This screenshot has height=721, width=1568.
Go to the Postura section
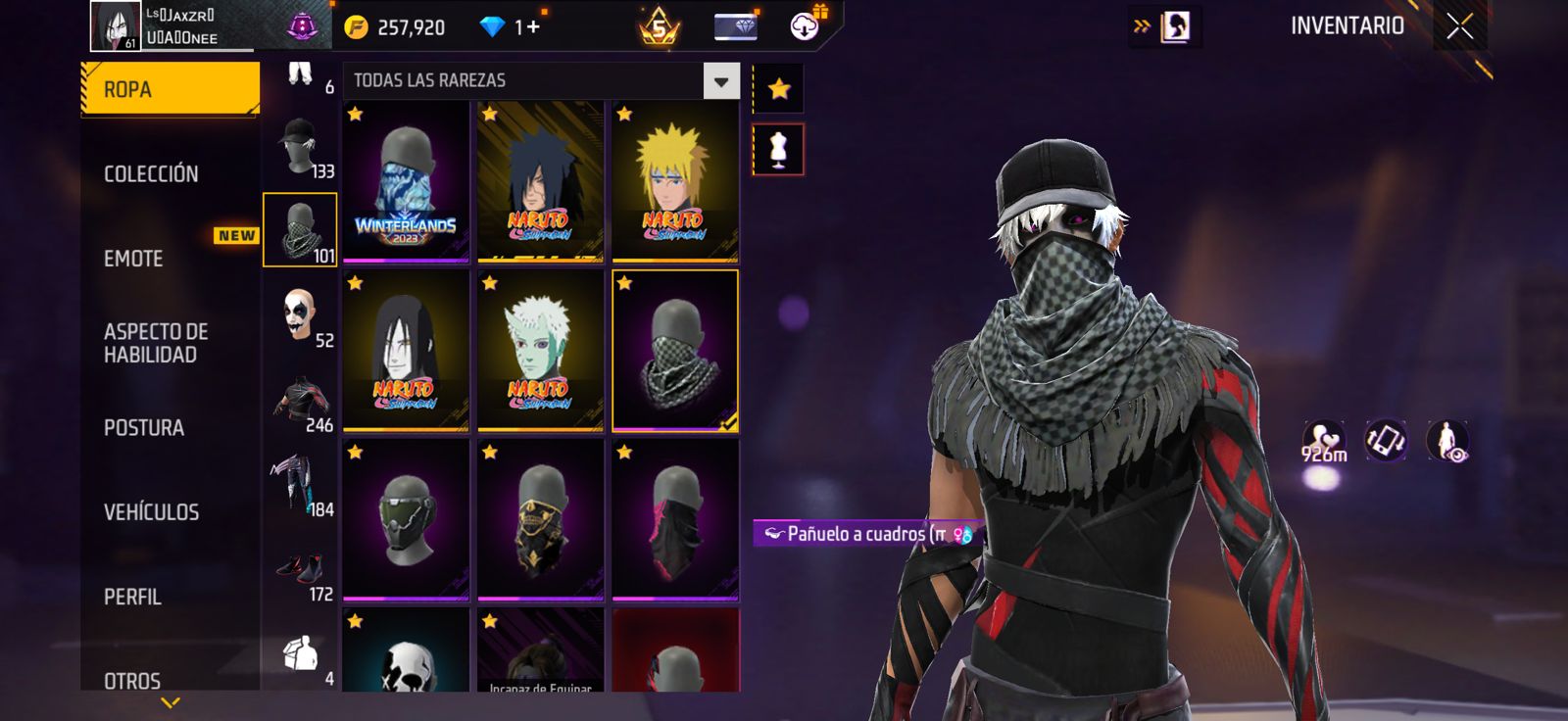pos(144,428)
